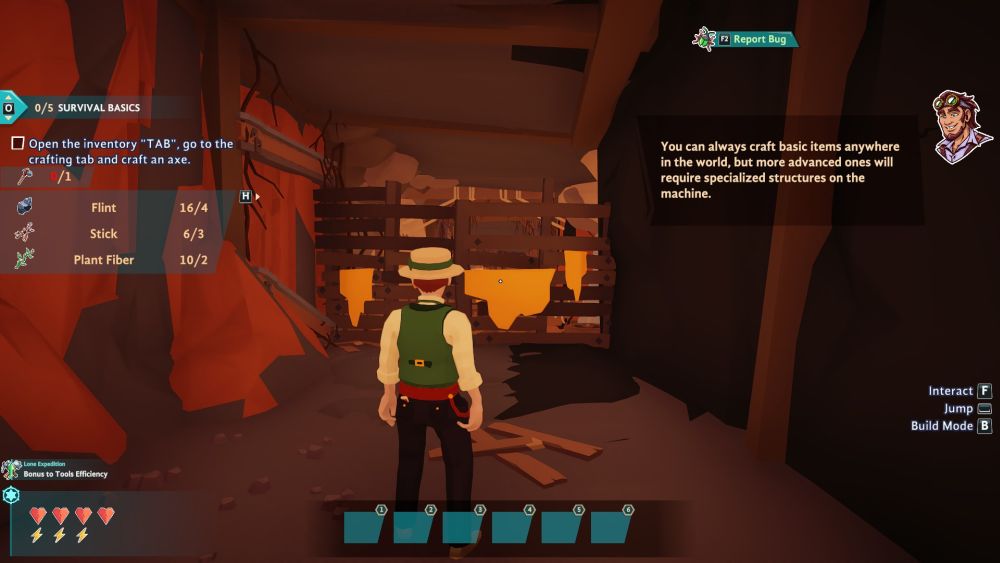The width and height of the screenshot is (1000, 563).
Task: Click the axe recipe icon
Action: [26, 177]
